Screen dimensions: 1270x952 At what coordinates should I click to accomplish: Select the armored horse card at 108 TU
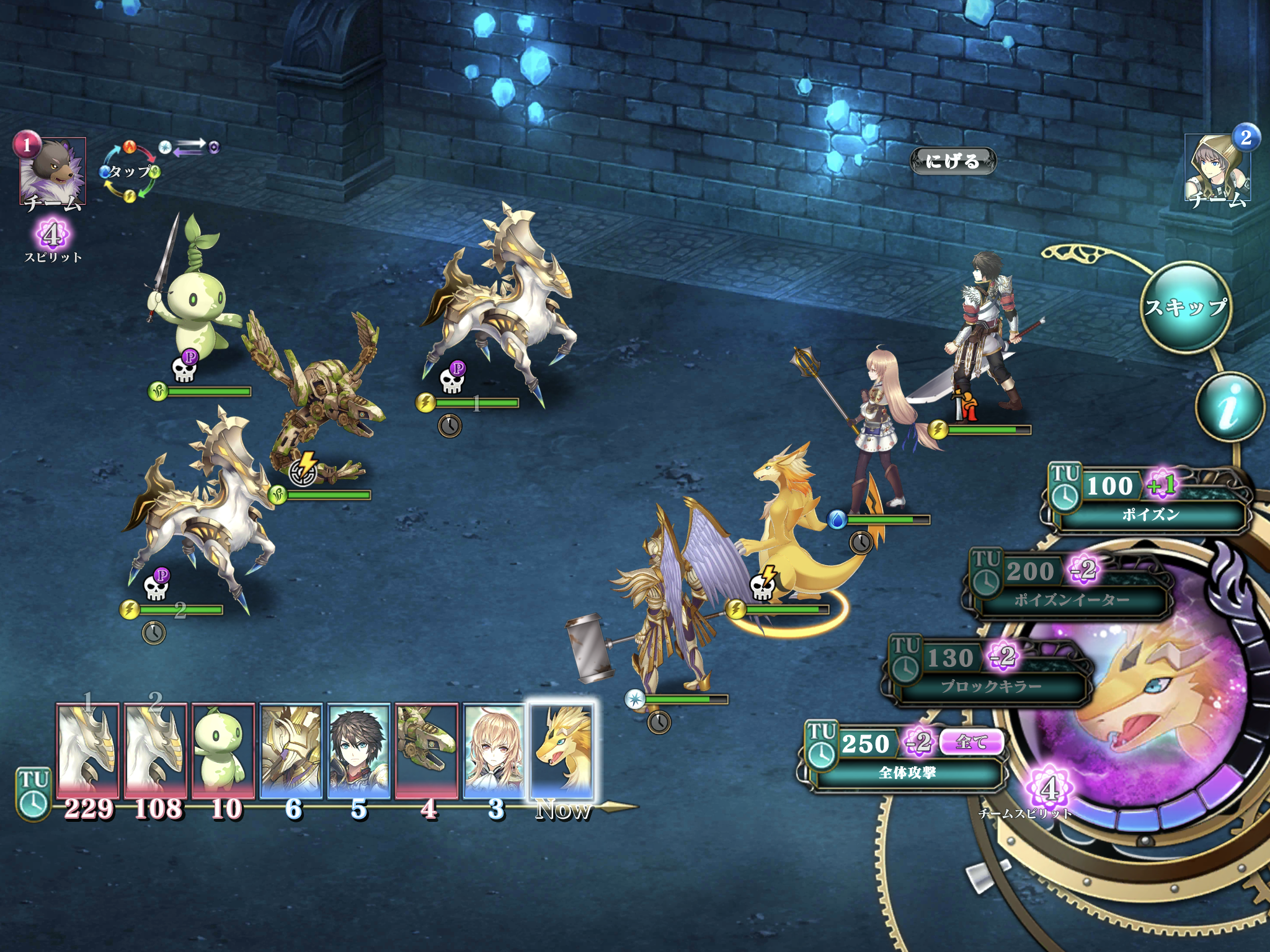[155, 750]
